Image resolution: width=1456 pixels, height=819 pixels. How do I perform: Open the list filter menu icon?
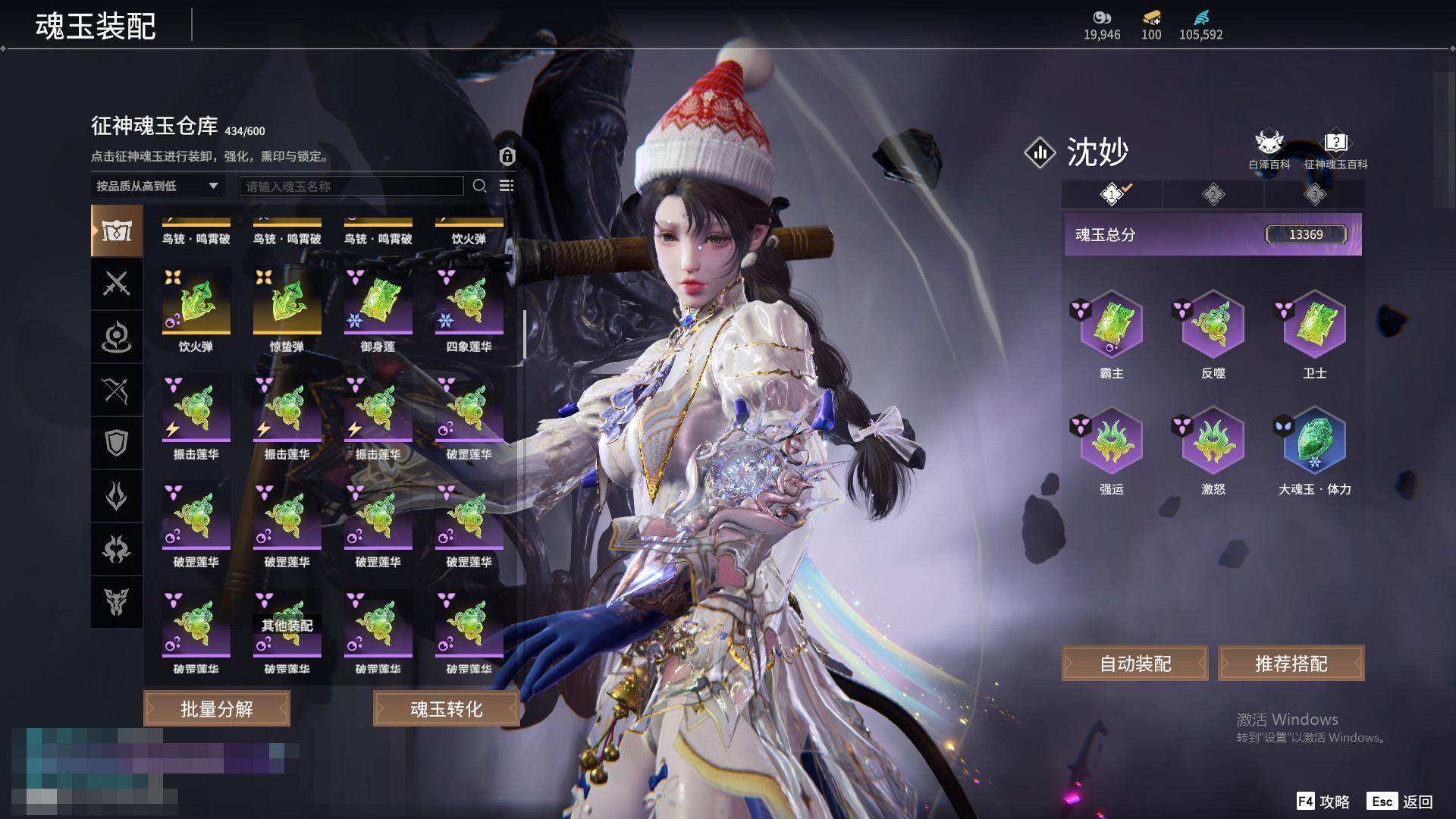pyautogui.click(x=507, y=186)
